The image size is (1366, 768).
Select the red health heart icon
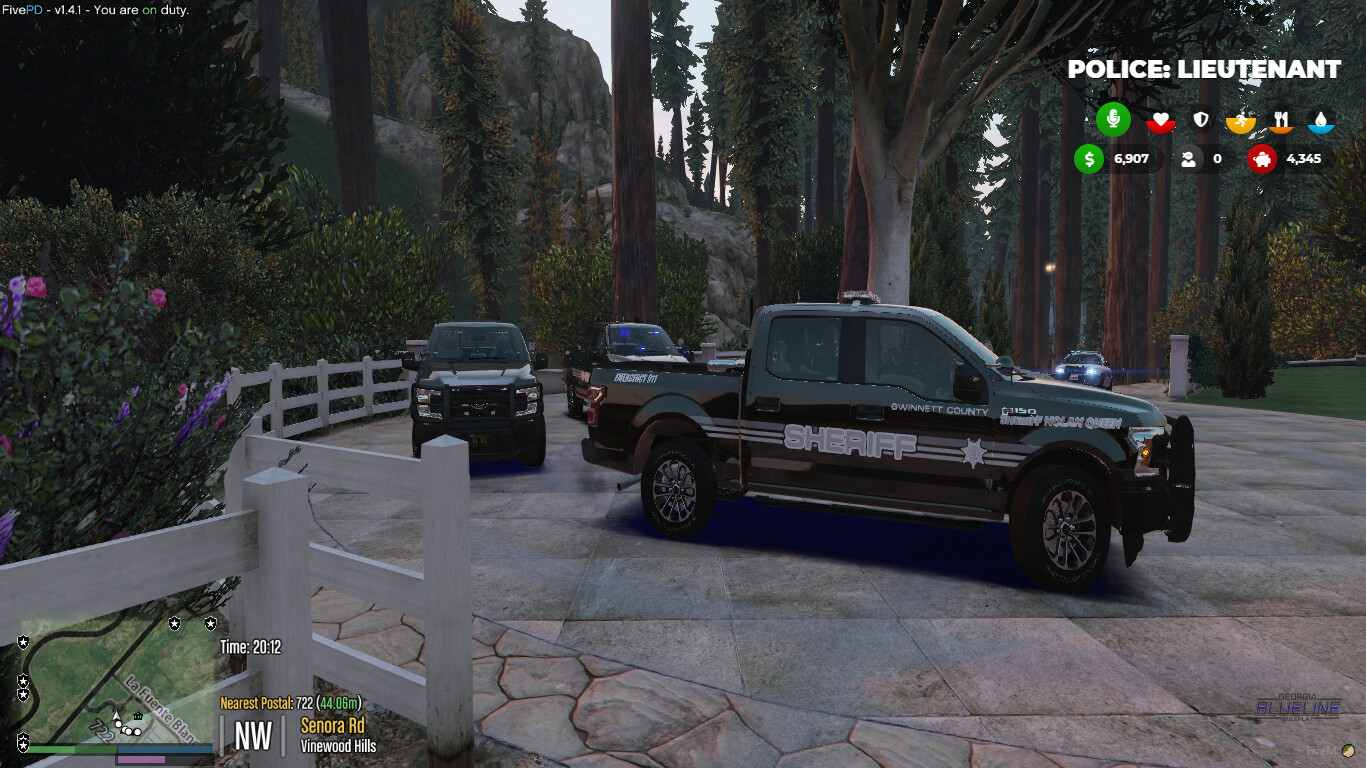click(1160, 119)
